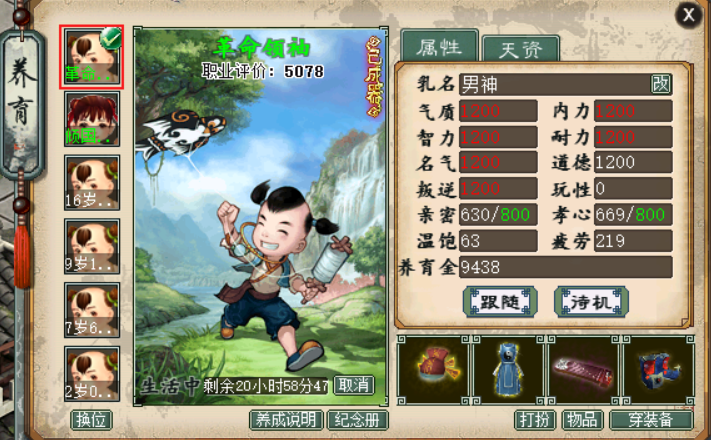Image resolution: width=711 pixels, height=440 pixels.
Task: Click the 穿装备 equip button
Action: (651, 420)
